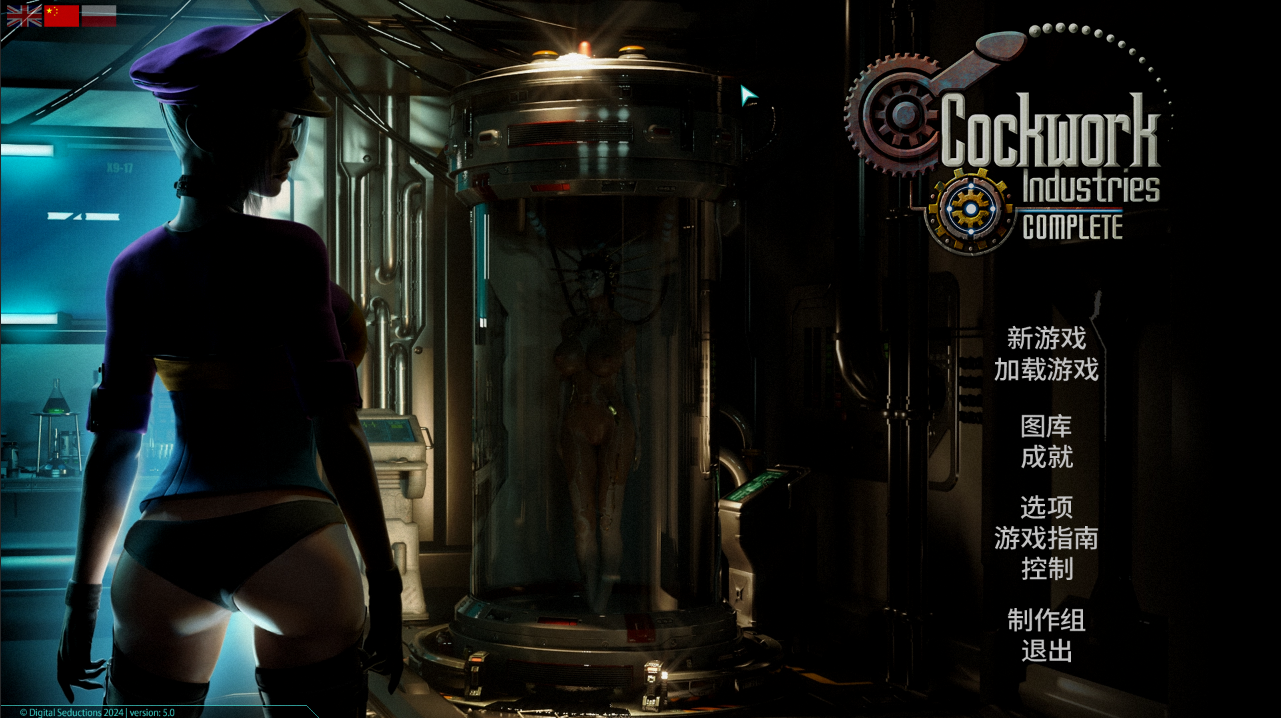Open the options menu (选项)
This screenshot has height=718, width=1281.
pyautogui.click(x=1046, y=508)
